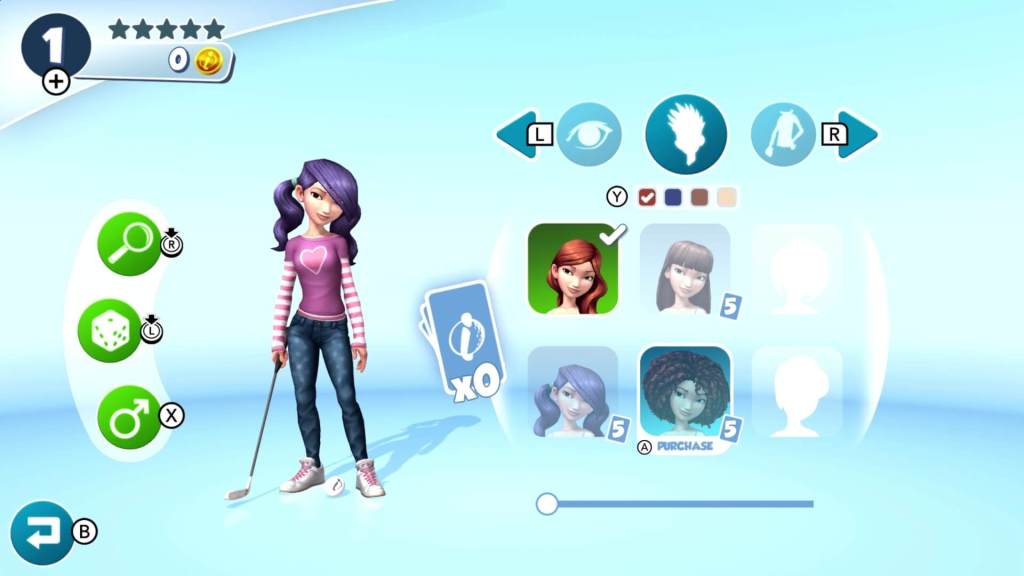This screenshot has width=1024, height=576.
Task: Randomize the character with the dice button
Action: pos(110,331)
